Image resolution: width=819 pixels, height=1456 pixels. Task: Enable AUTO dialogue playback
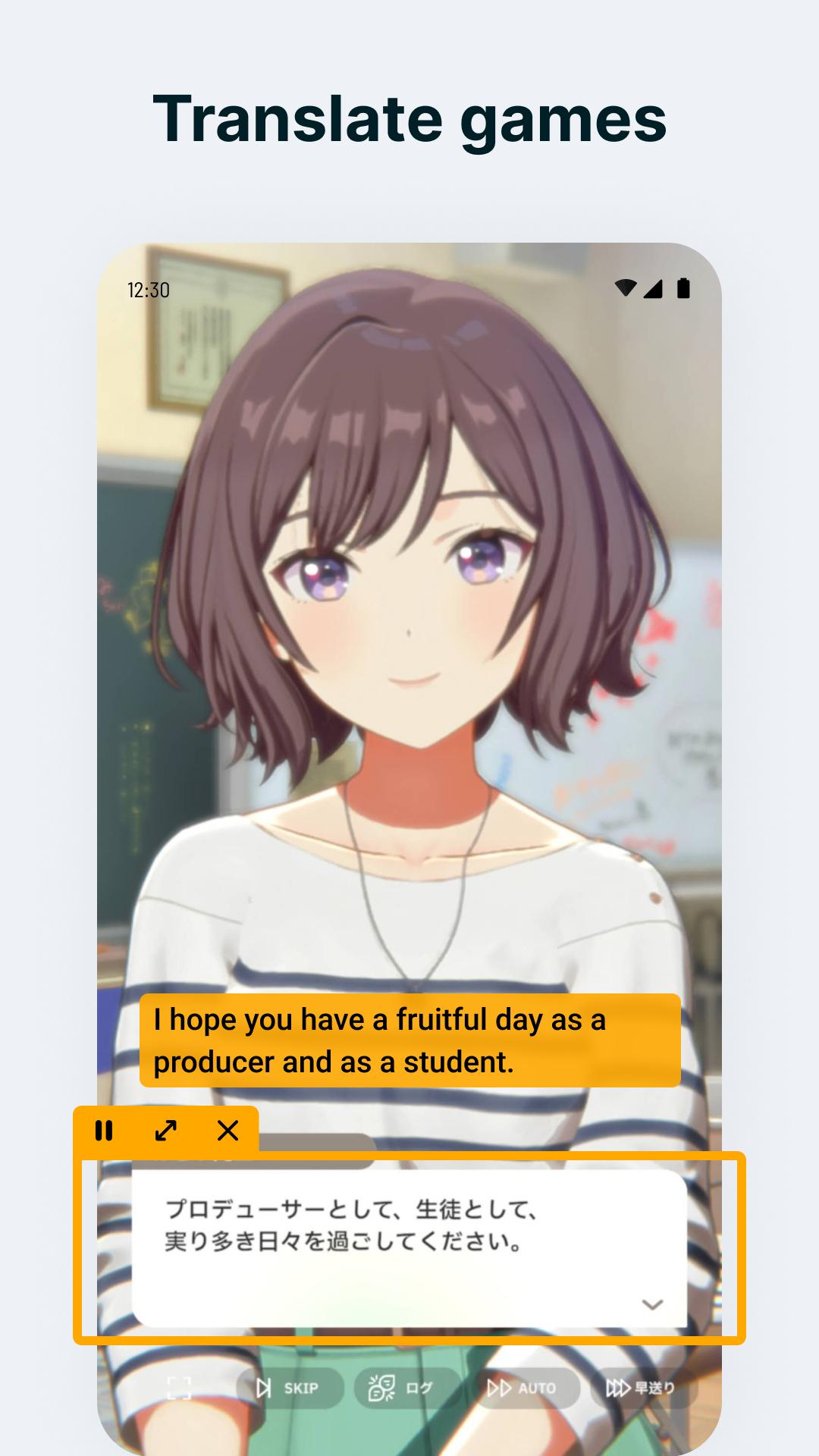pos(523,1388)
